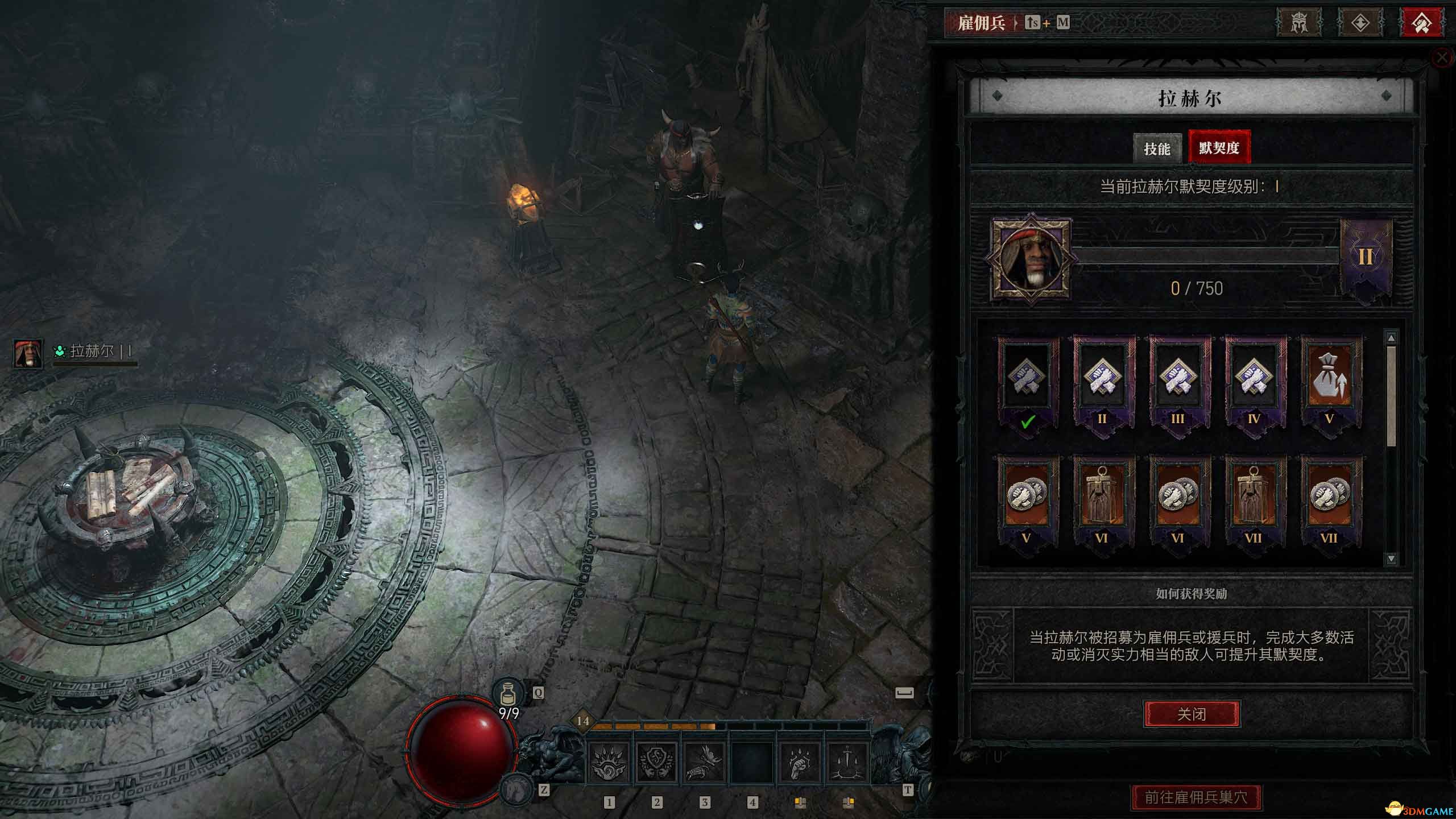Open the diamond icon panel at top
Image resolution: width=1456 pixels, height=819 pixels.
point(1360,23)
